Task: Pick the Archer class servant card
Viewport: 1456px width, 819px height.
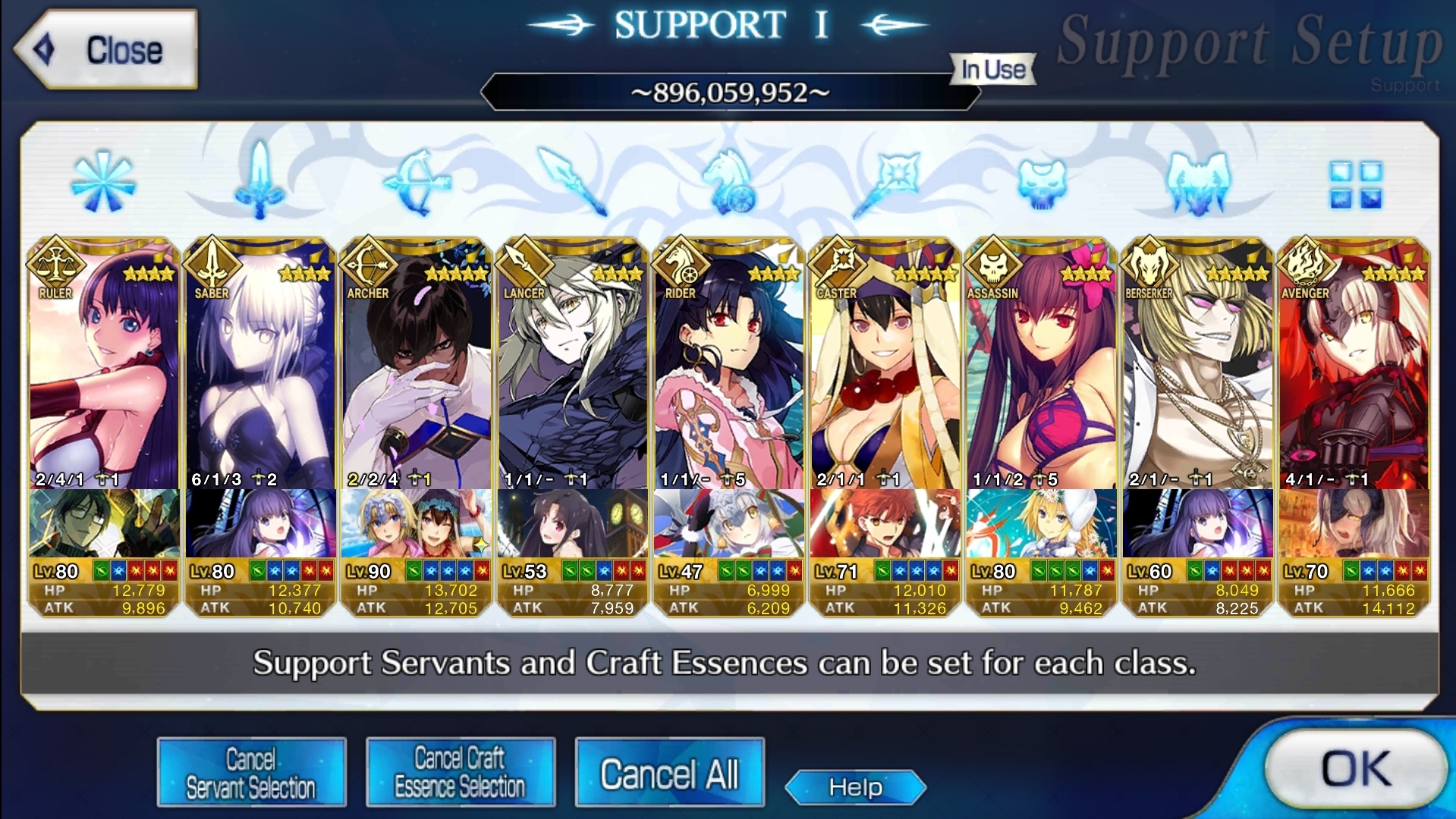Action: coord(417,372)
